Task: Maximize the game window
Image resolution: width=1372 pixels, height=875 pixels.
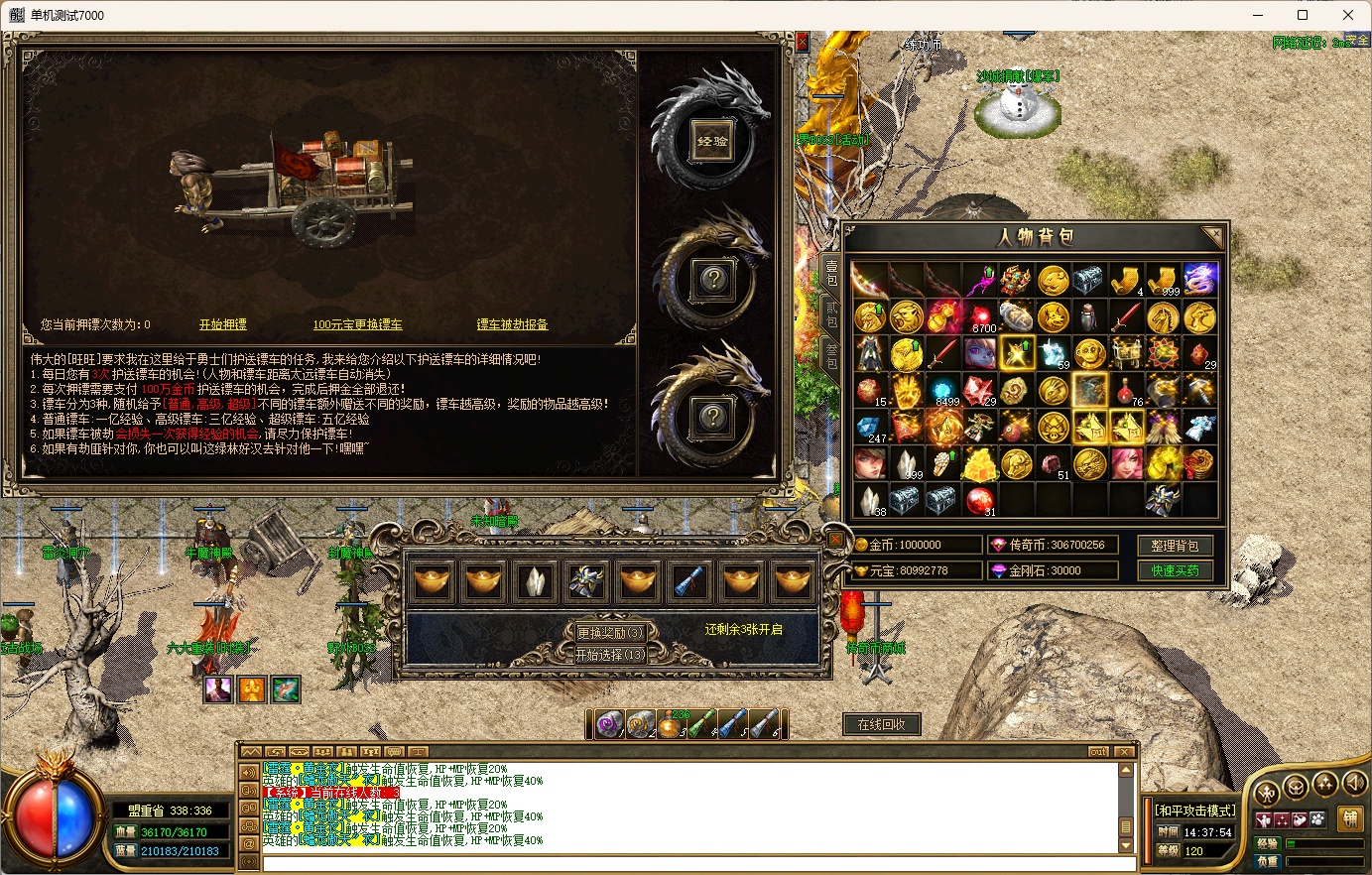Action: 1303,15
